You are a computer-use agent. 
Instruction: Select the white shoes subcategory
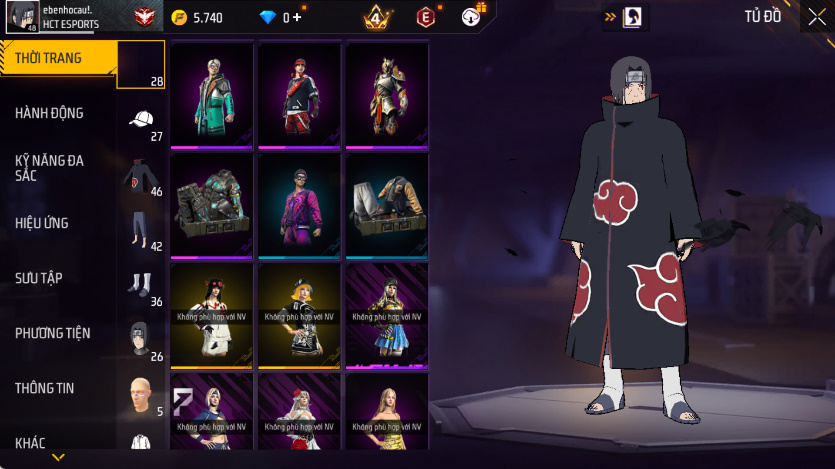[x=141, y=284]
